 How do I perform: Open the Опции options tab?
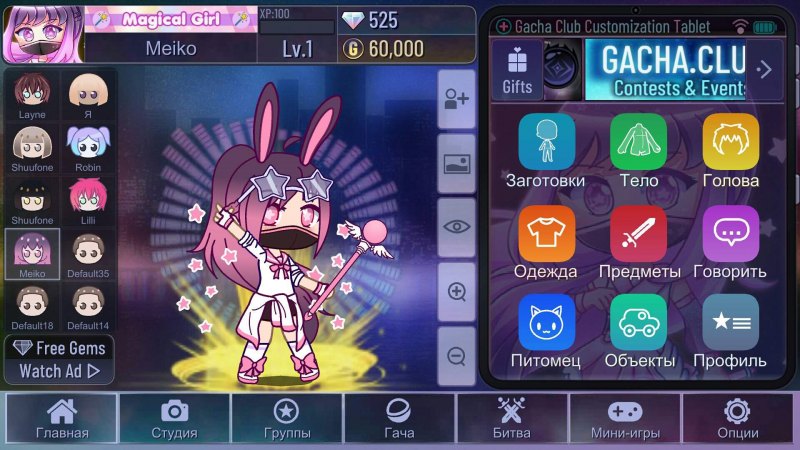point(737,418)
